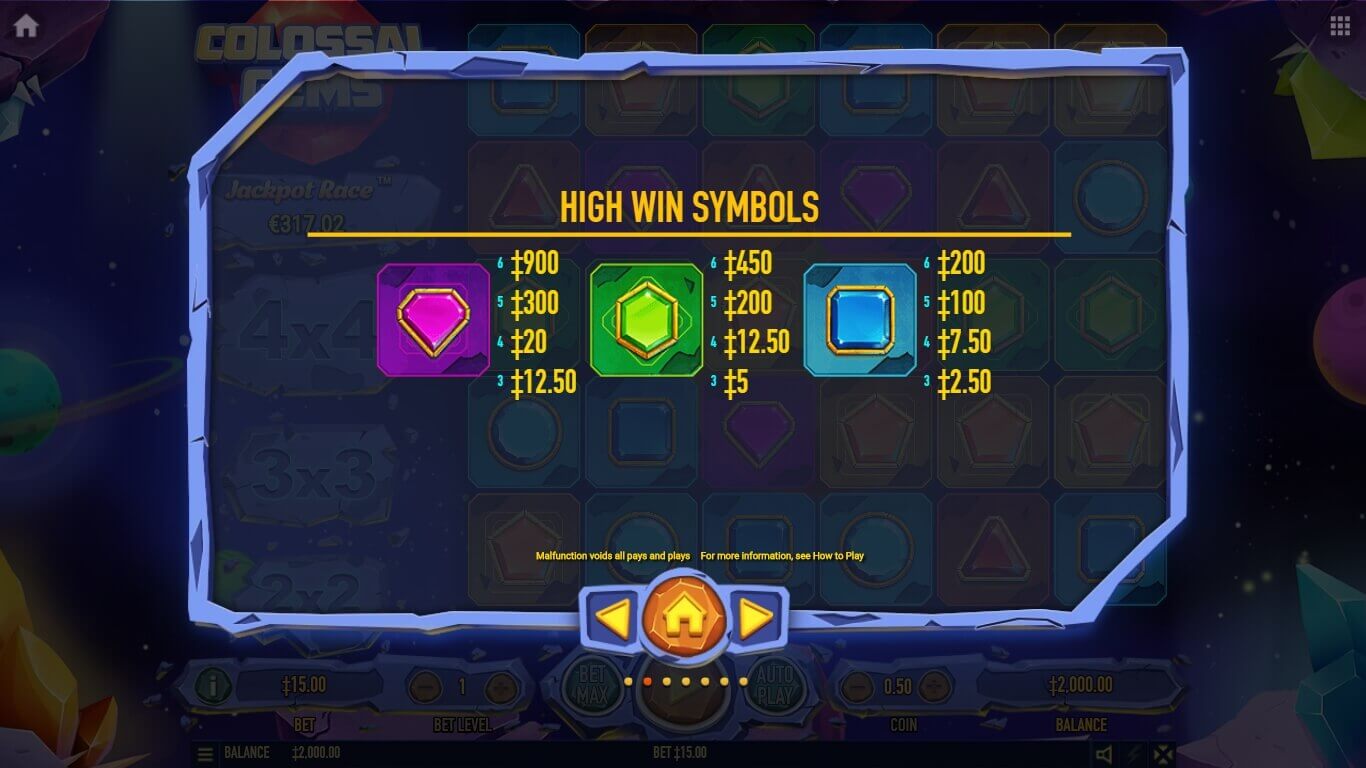The image size is (1366, 768).
Task: Advance to the next paytable page
Action: [x=756, y=620]
